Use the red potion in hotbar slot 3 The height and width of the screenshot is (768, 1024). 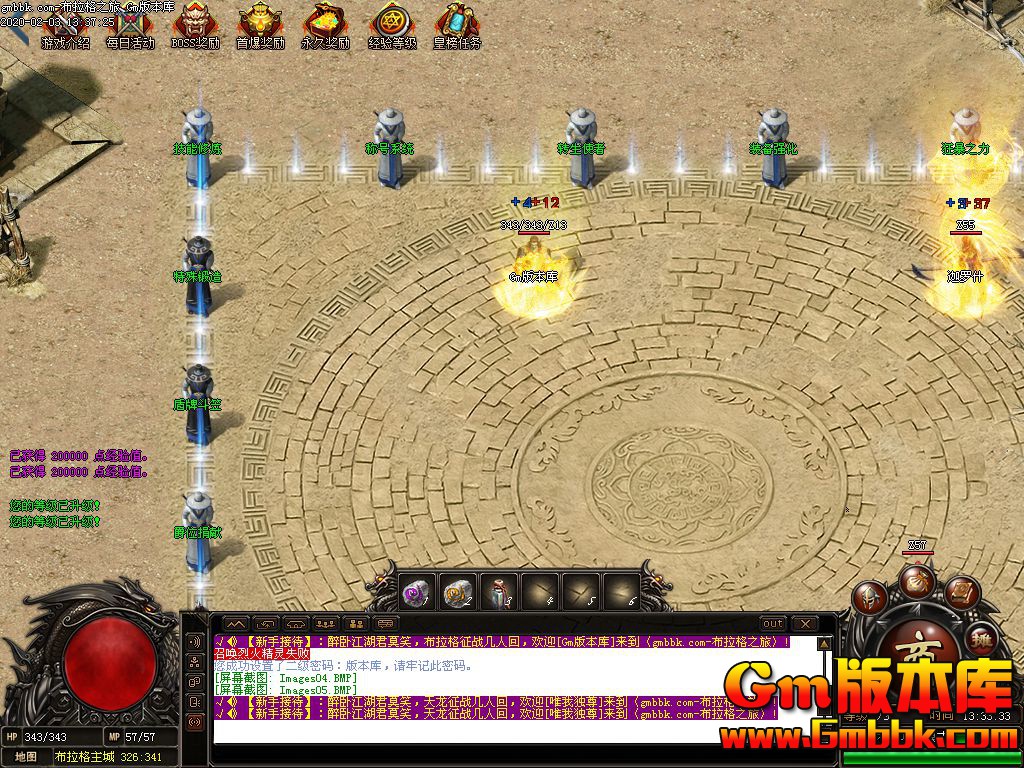(x=499, y=593)
